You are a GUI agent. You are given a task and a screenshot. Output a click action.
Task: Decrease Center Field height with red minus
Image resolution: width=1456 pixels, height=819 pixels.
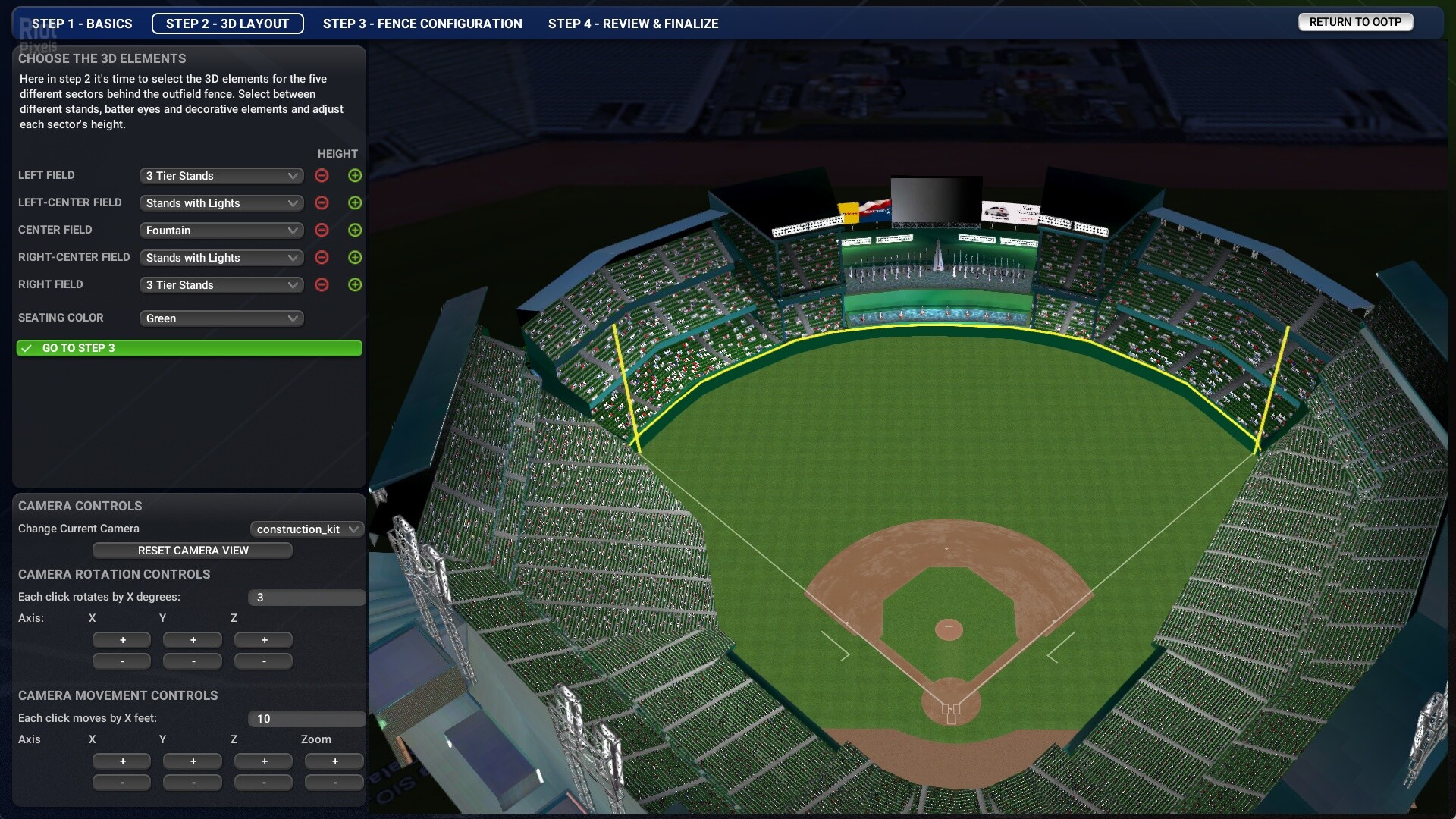pos(322,231)
